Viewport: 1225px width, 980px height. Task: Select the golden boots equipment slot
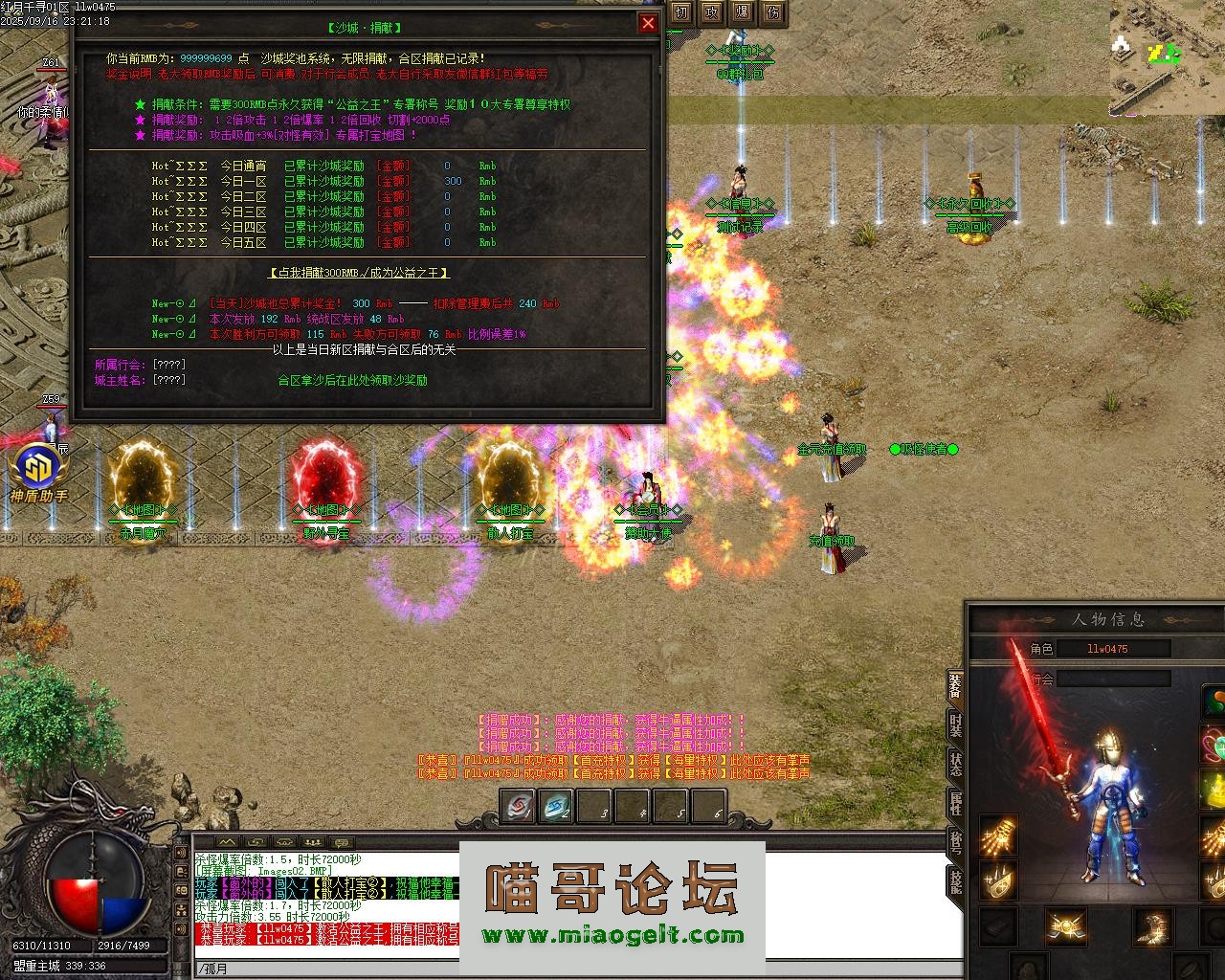point(1152,926)
